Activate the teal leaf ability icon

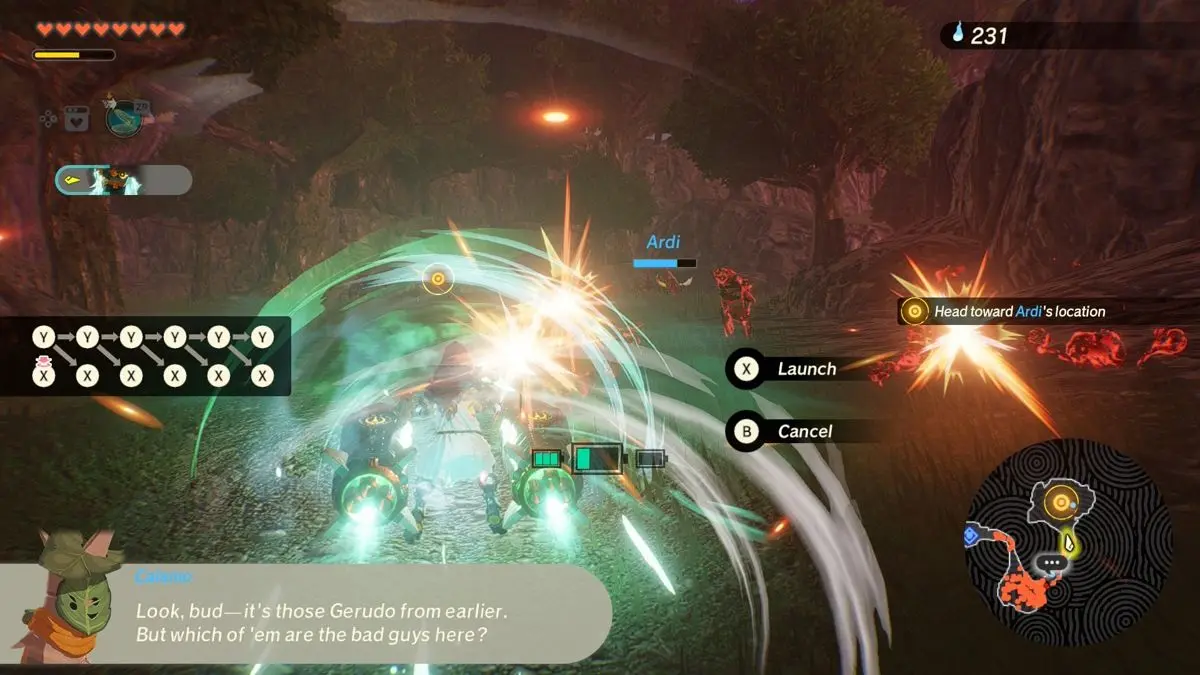click(x=123, y=117)
